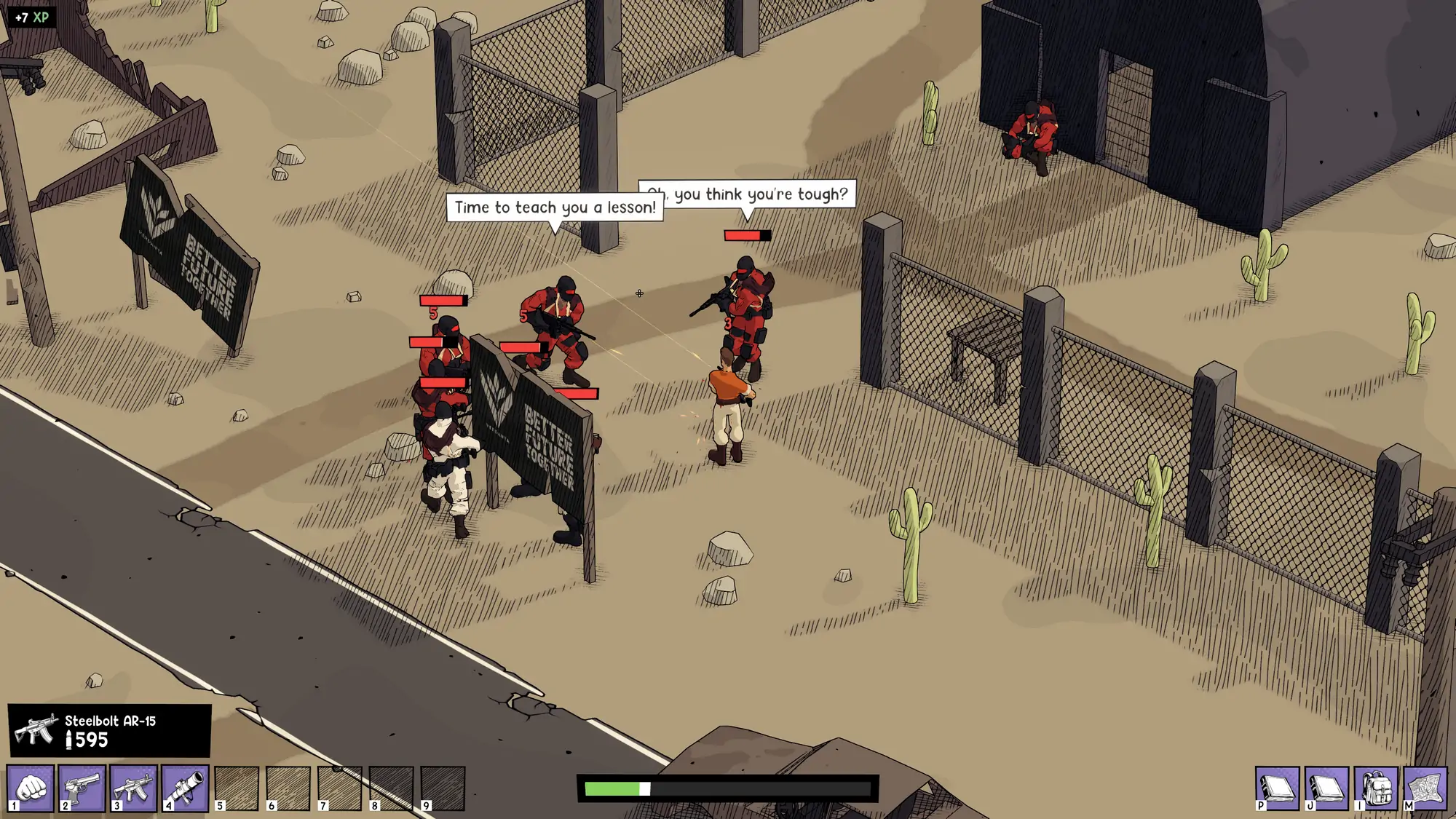The image size is (1456, 819).
Task: Show the folded map
Action: 1425,788
